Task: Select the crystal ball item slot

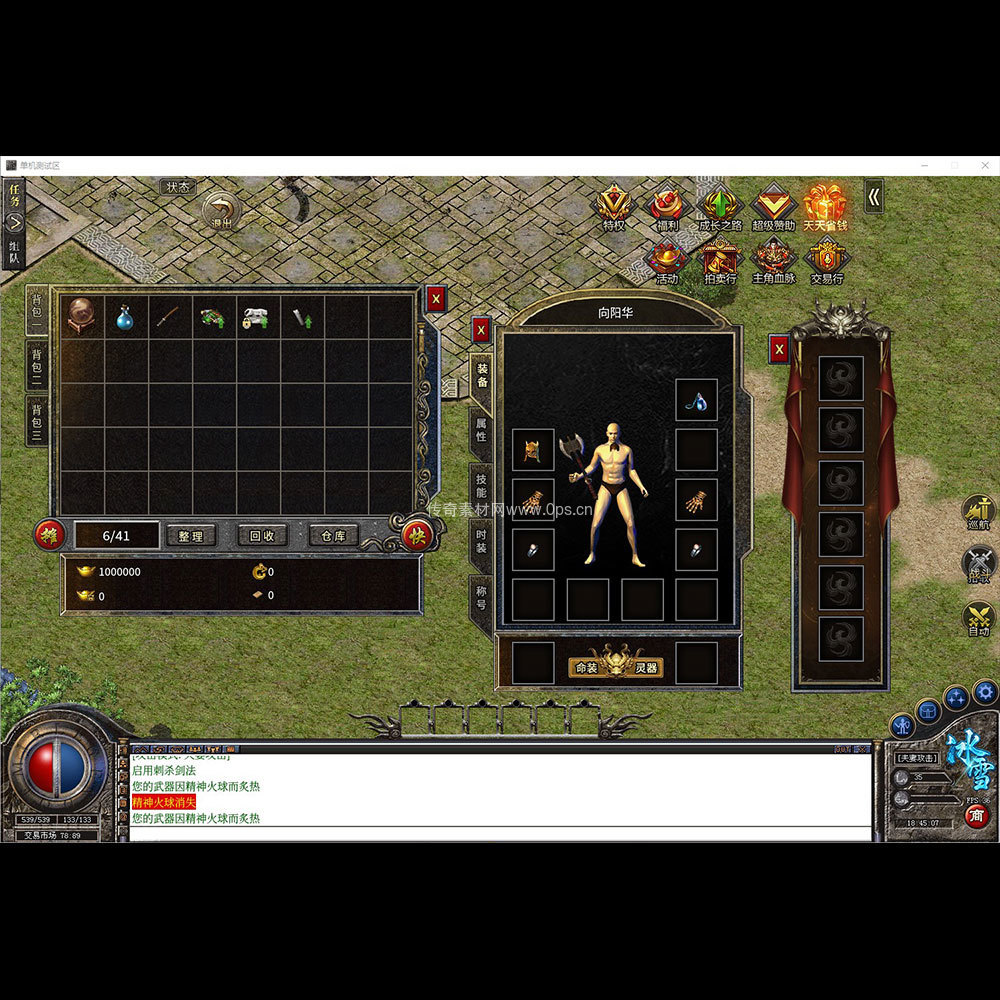Action: point(82,318)
